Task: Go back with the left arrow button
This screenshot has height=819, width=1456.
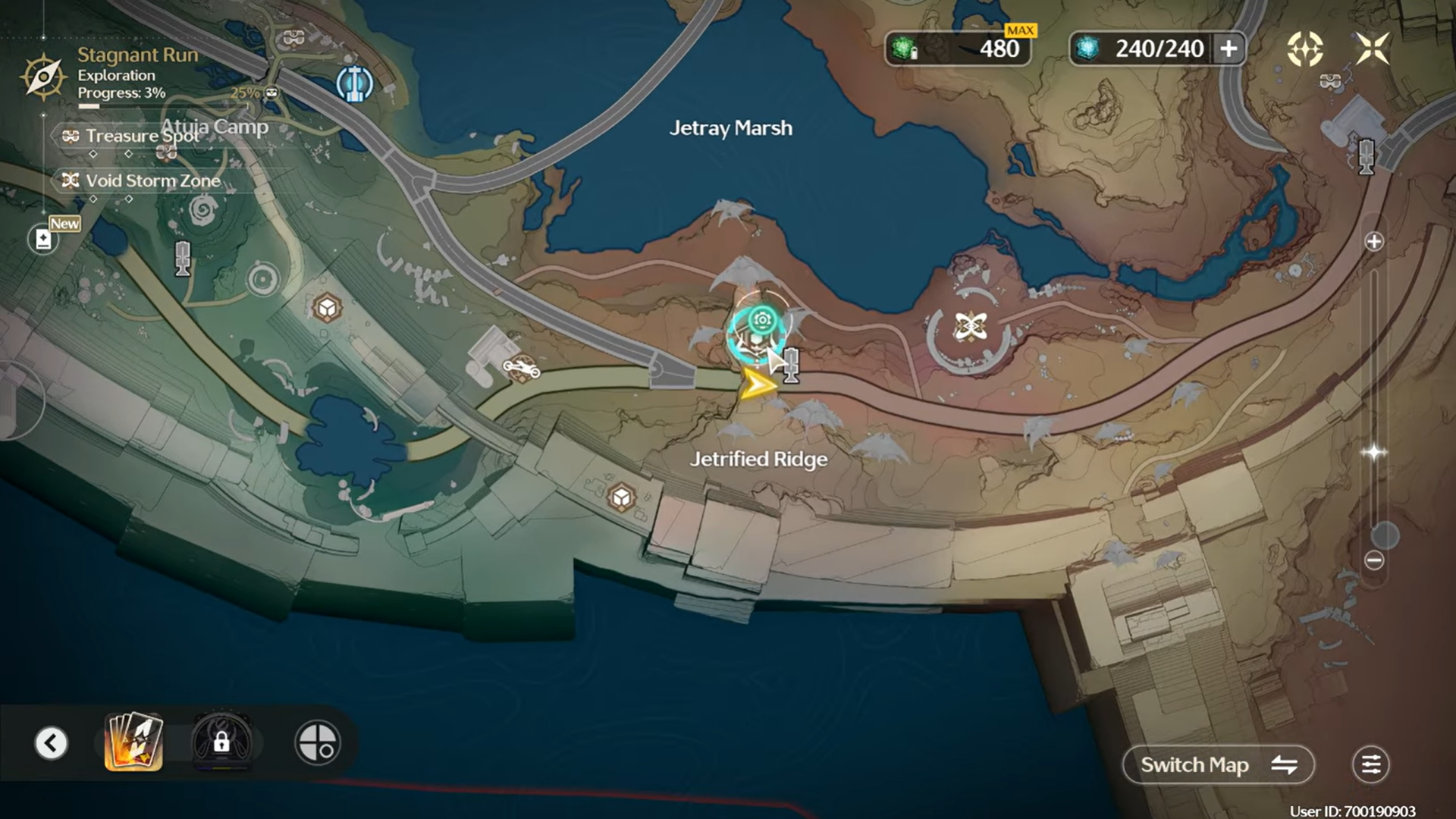Action: click(x=52, y=743)
